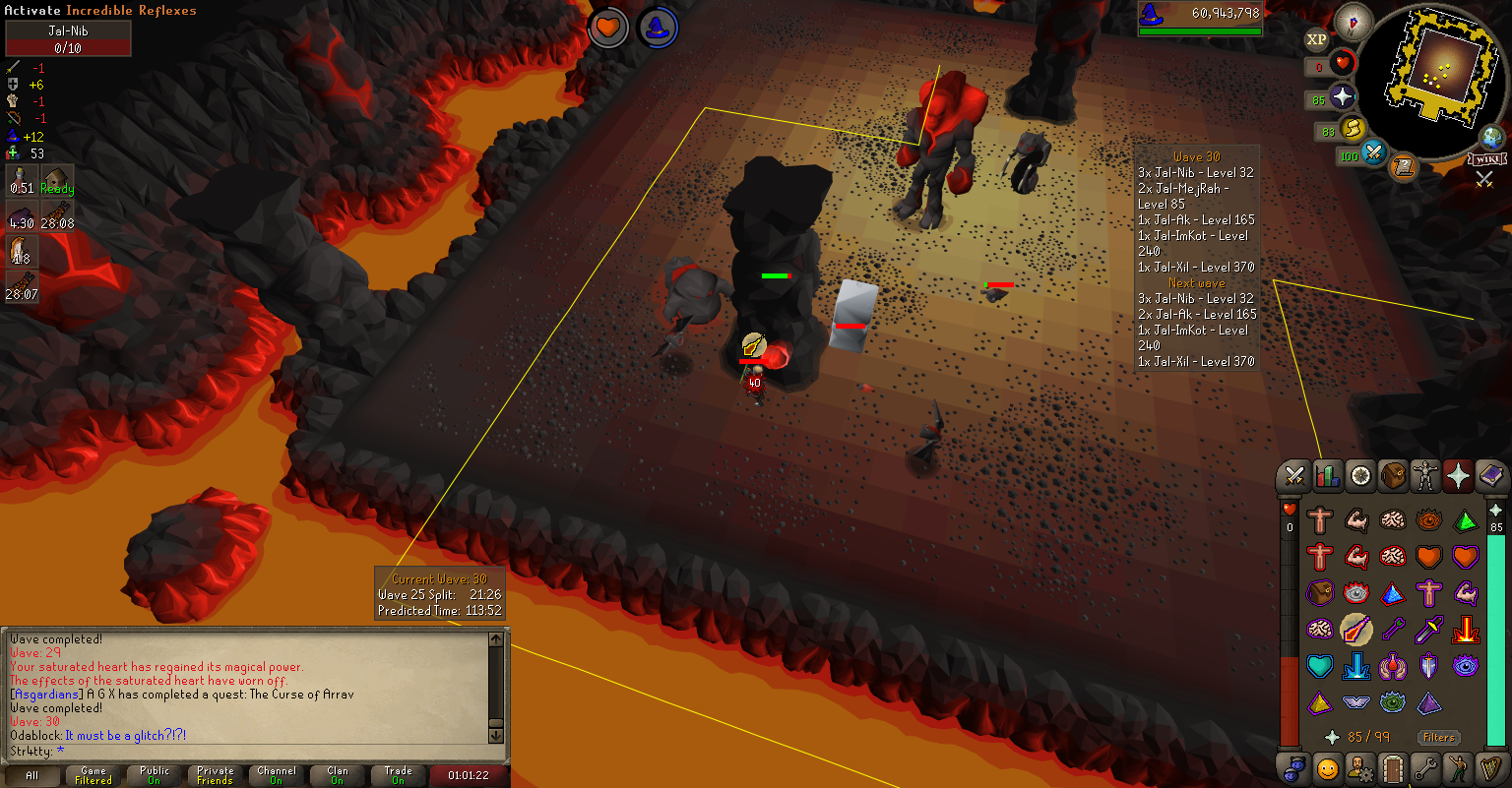Open the Combat Options tab
The image size is (1512, 788).
(x=1295, y=477)
